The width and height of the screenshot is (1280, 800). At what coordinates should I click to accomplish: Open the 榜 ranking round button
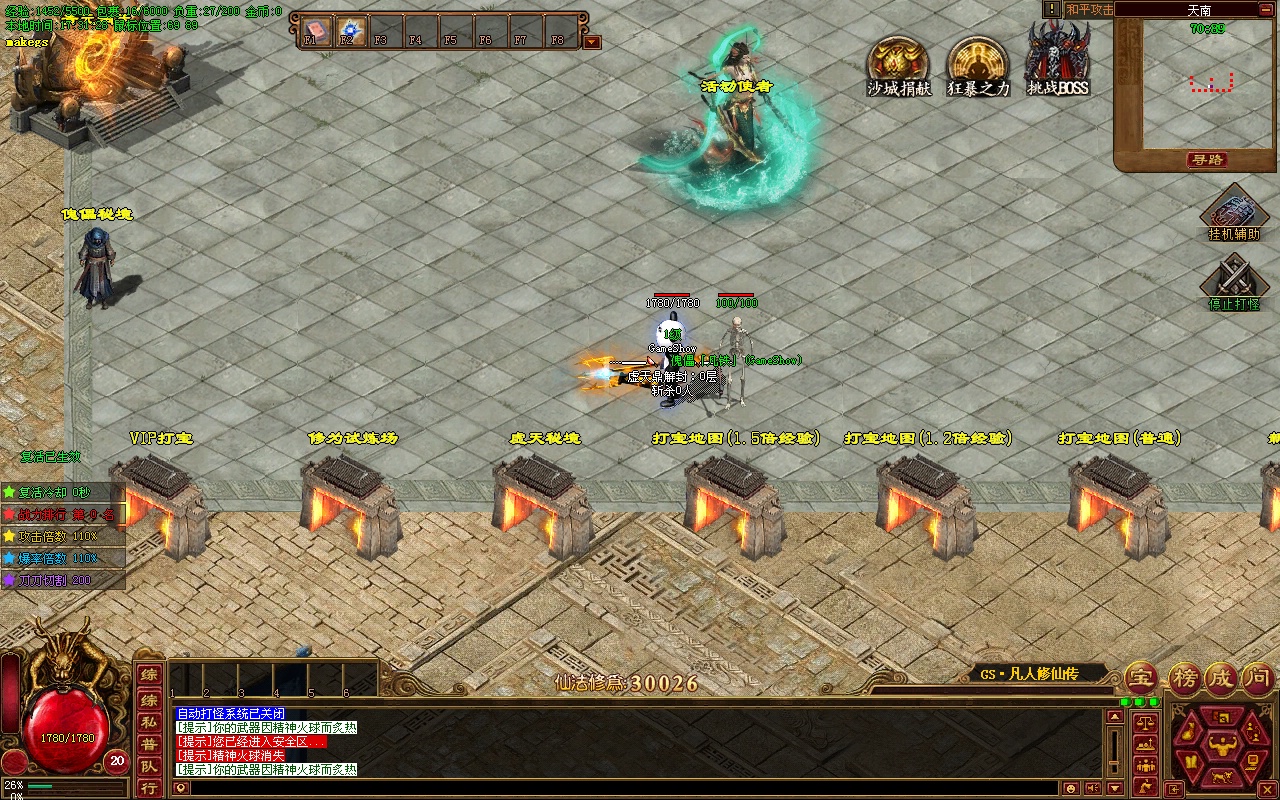click(1184, 678)
